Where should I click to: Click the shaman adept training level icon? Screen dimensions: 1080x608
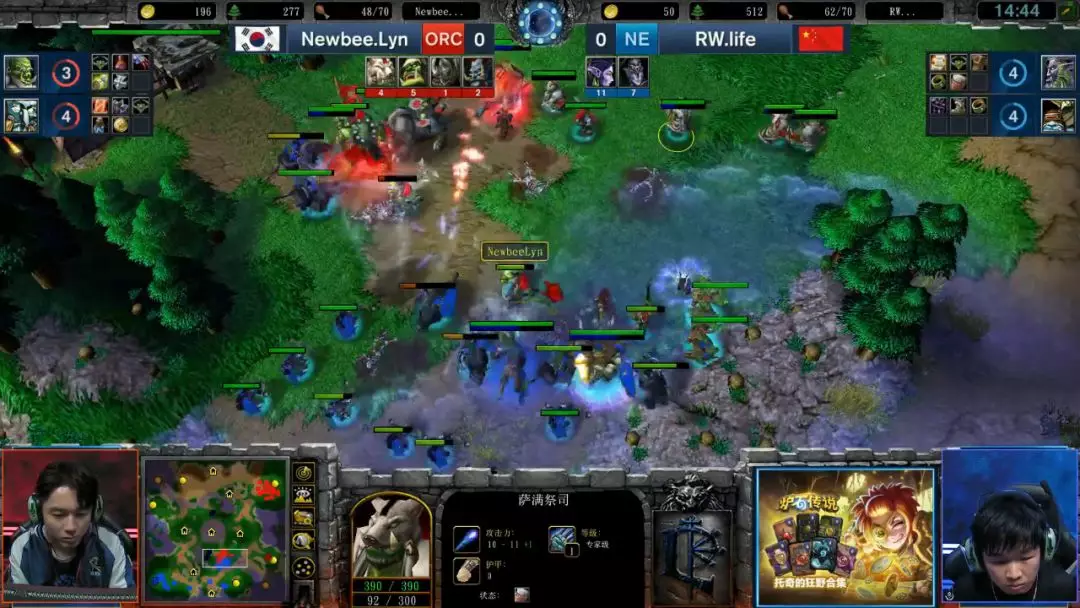point(561,539)
